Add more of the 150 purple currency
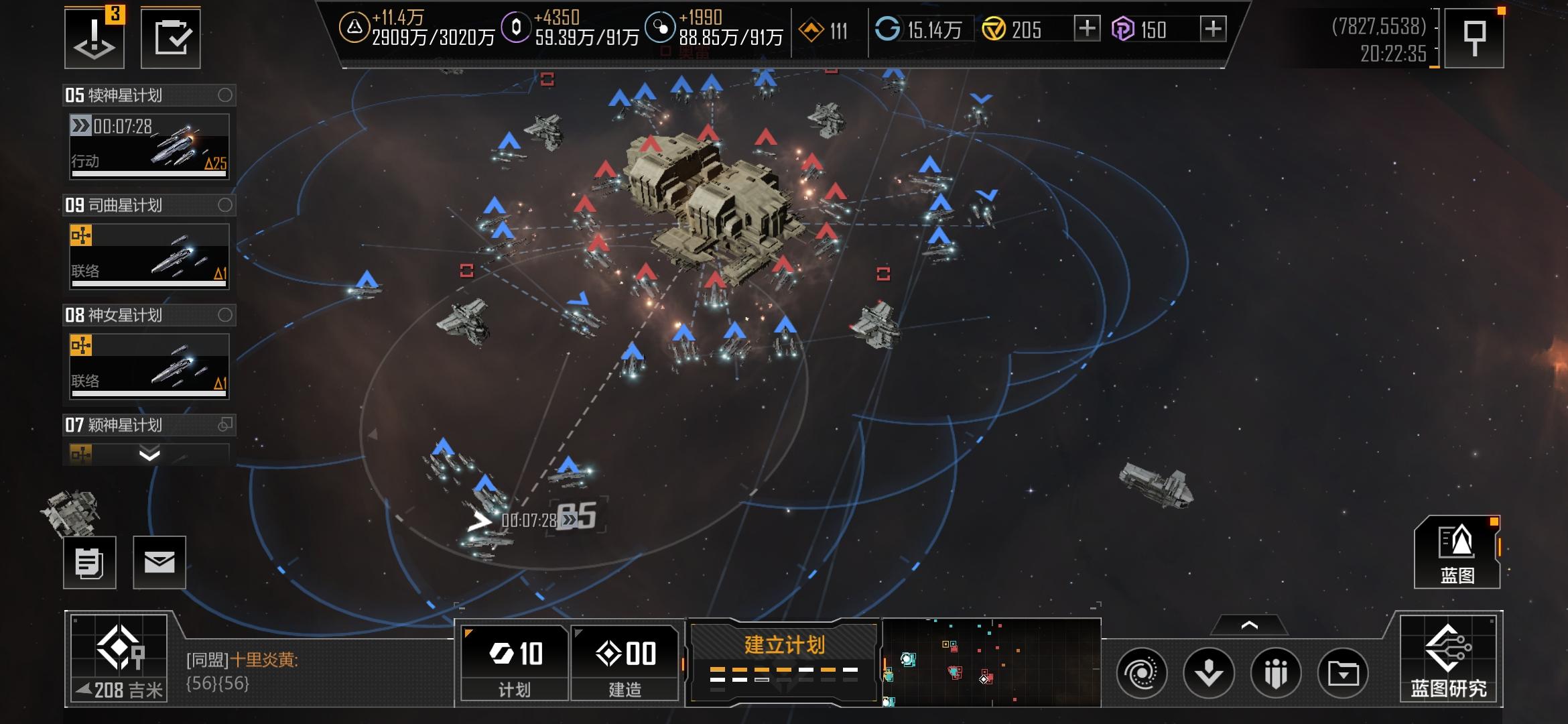The image size is (1568, 724). (x=1212, y=29)
